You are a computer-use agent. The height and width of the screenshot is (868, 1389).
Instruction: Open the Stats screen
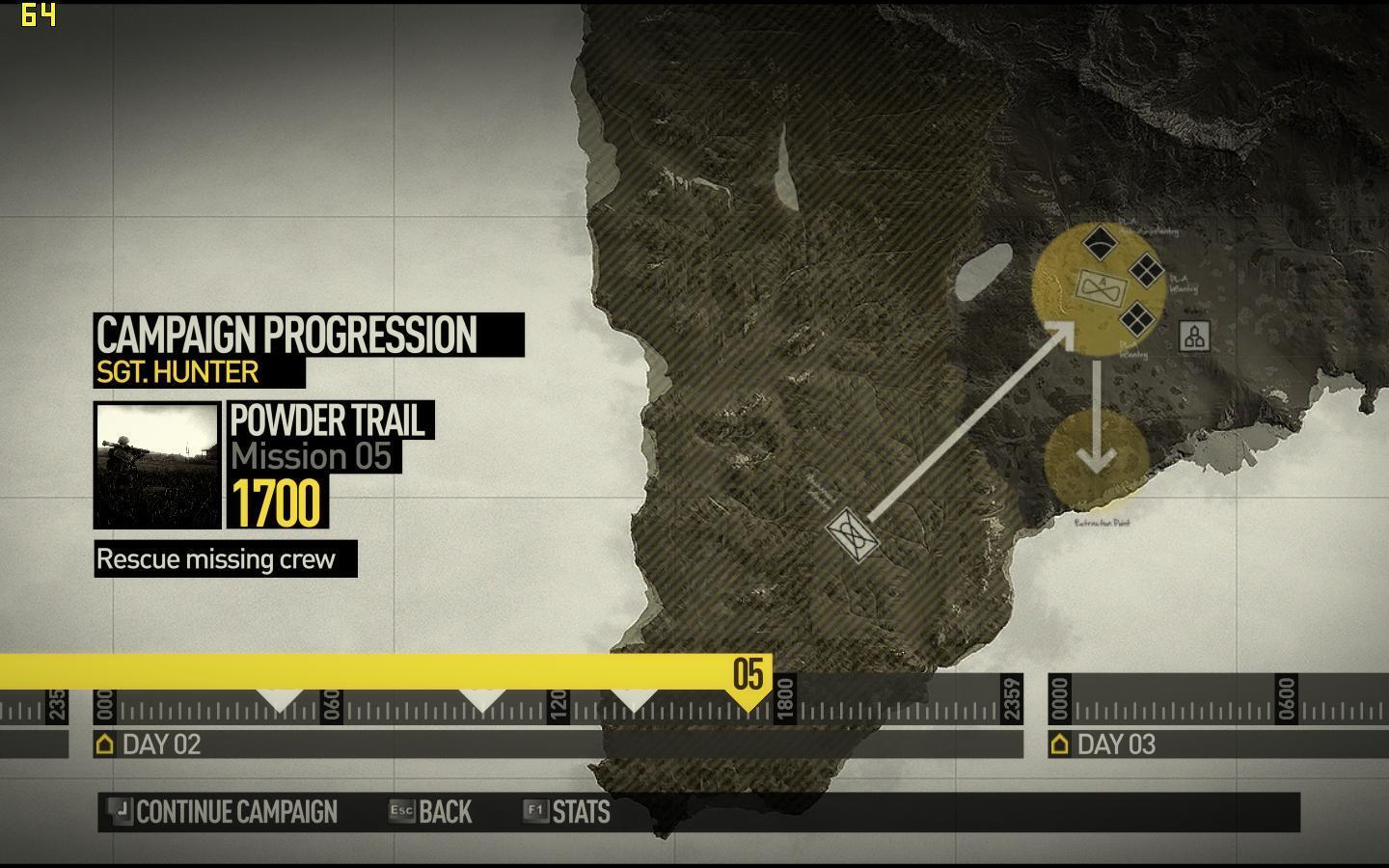pyautogui.click(x=567, y=812)
